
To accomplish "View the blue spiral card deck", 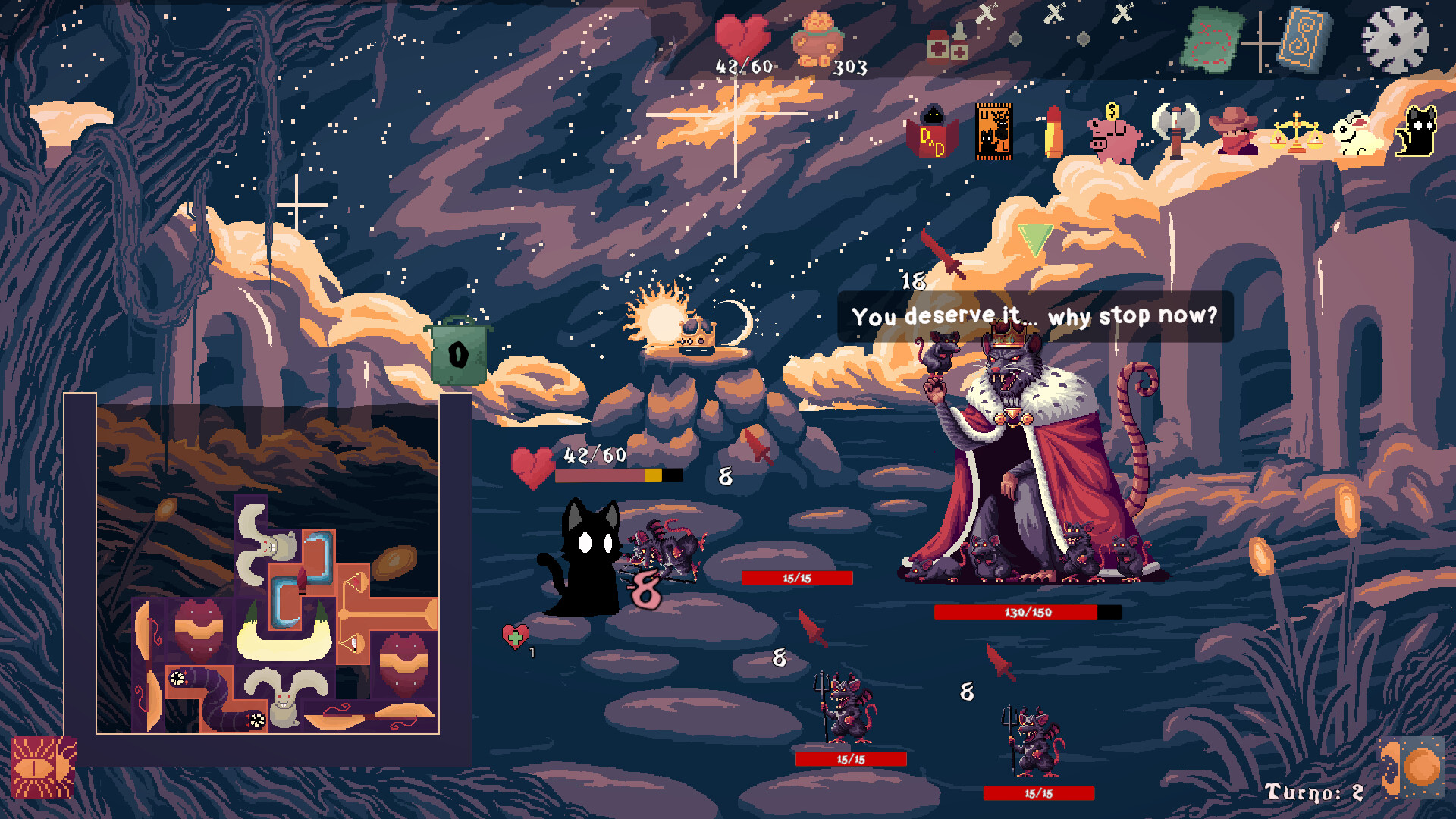I will point(1304,39).
